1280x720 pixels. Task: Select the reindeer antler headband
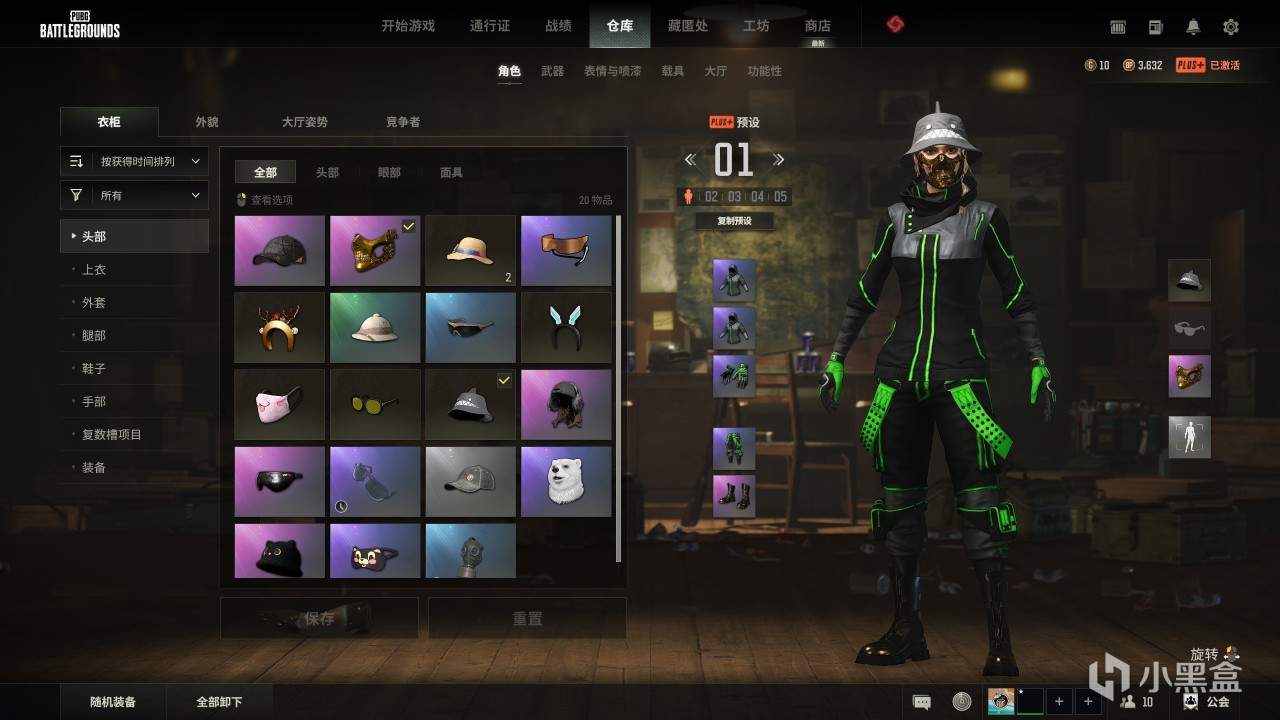pos(280,328)
